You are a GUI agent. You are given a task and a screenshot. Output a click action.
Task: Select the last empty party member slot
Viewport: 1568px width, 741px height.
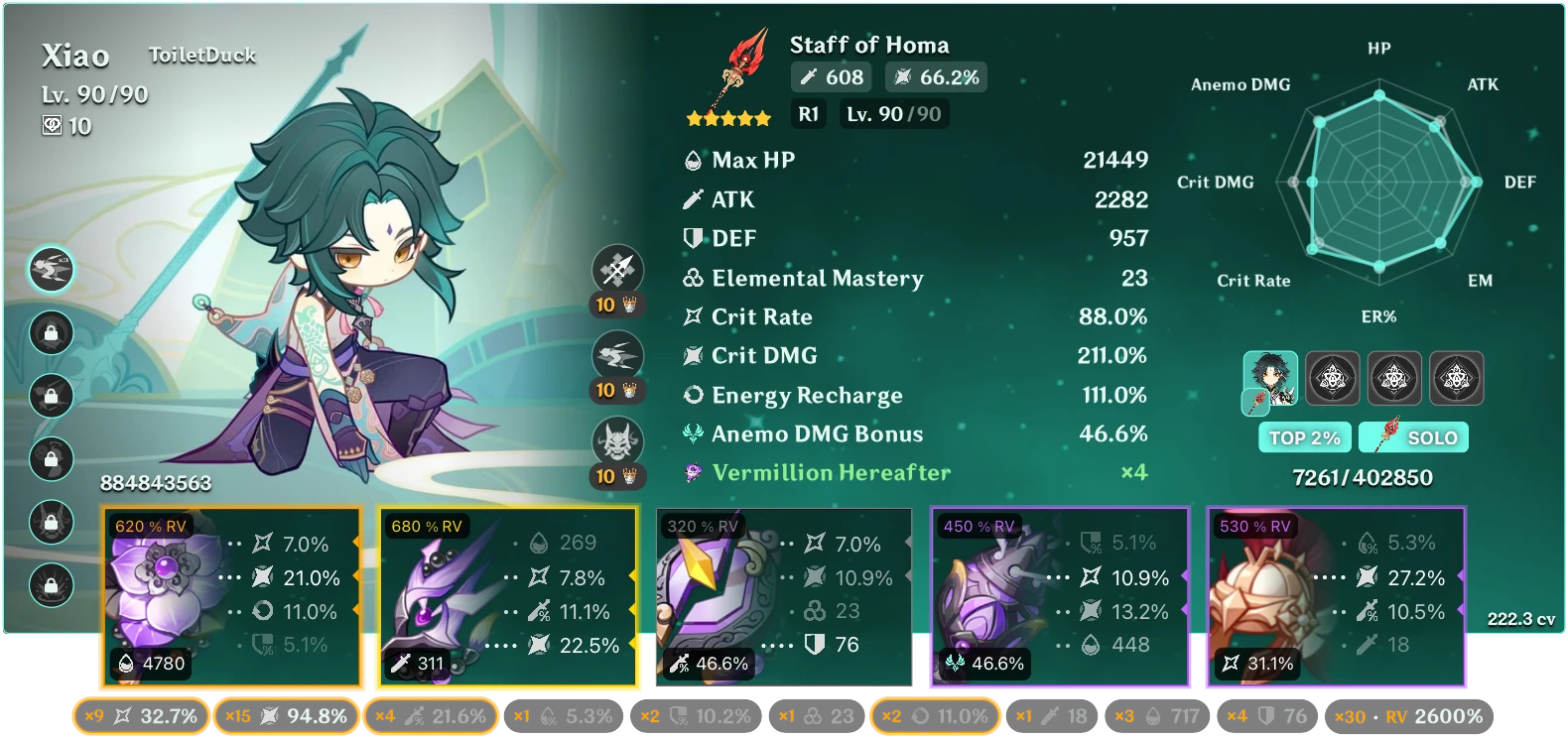coord(1456,378)
